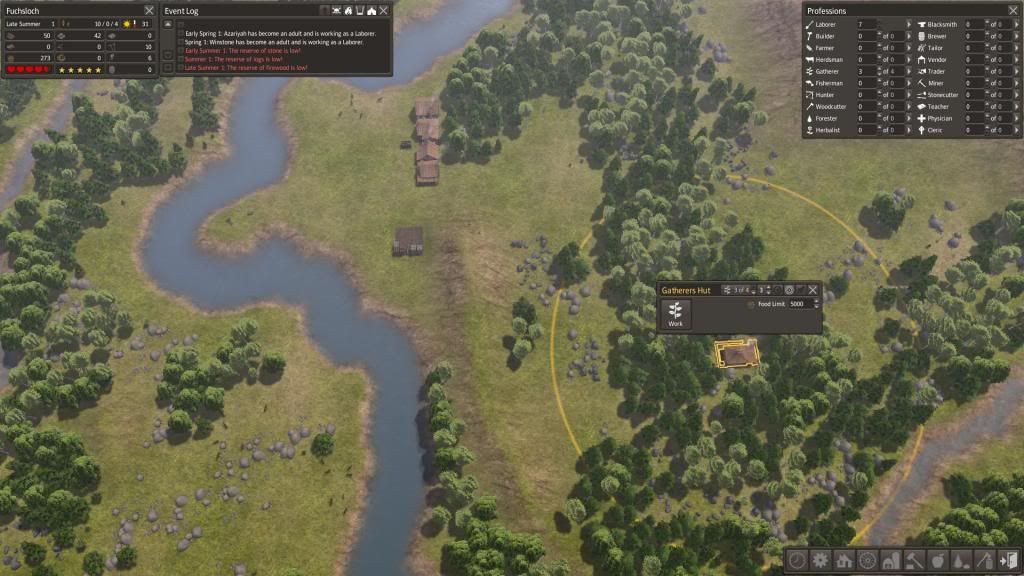This screenshot has width=1024, height=576.
Task: Open the hammer and anvil build menu
Action: (x=913, y=561)
